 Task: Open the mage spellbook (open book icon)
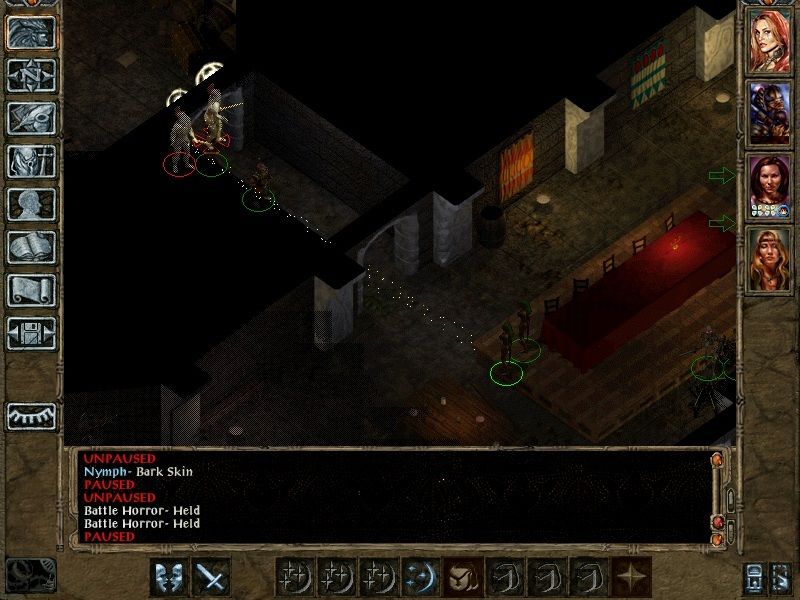31,247
